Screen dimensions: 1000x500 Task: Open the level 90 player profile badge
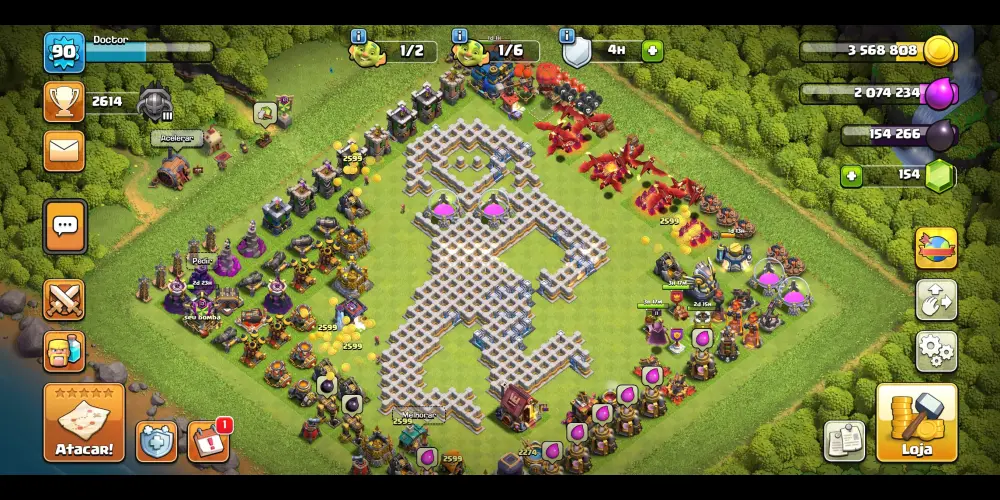click(64, 52)
